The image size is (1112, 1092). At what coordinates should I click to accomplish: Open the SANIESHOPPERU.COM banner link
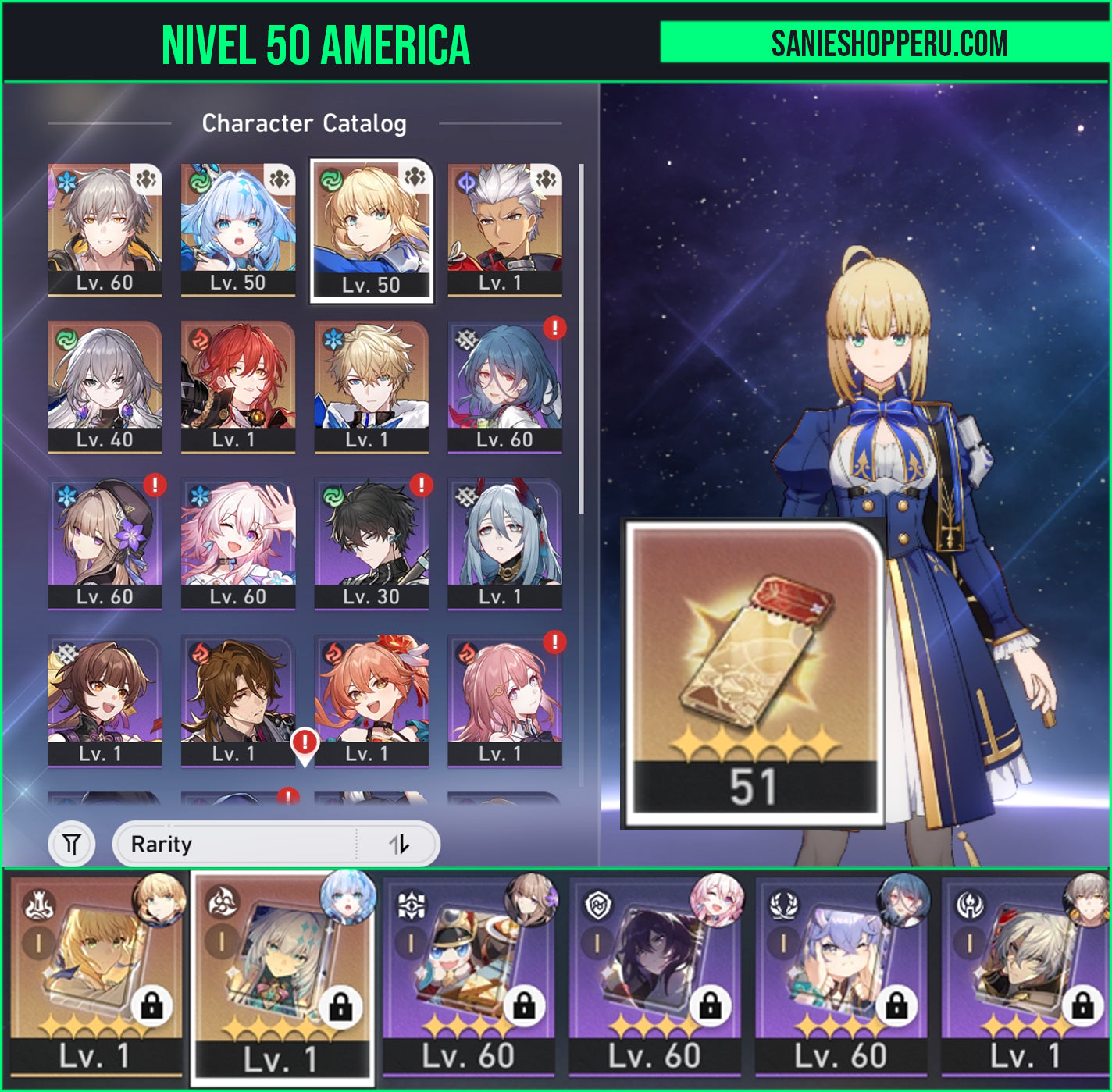point(889,43)
